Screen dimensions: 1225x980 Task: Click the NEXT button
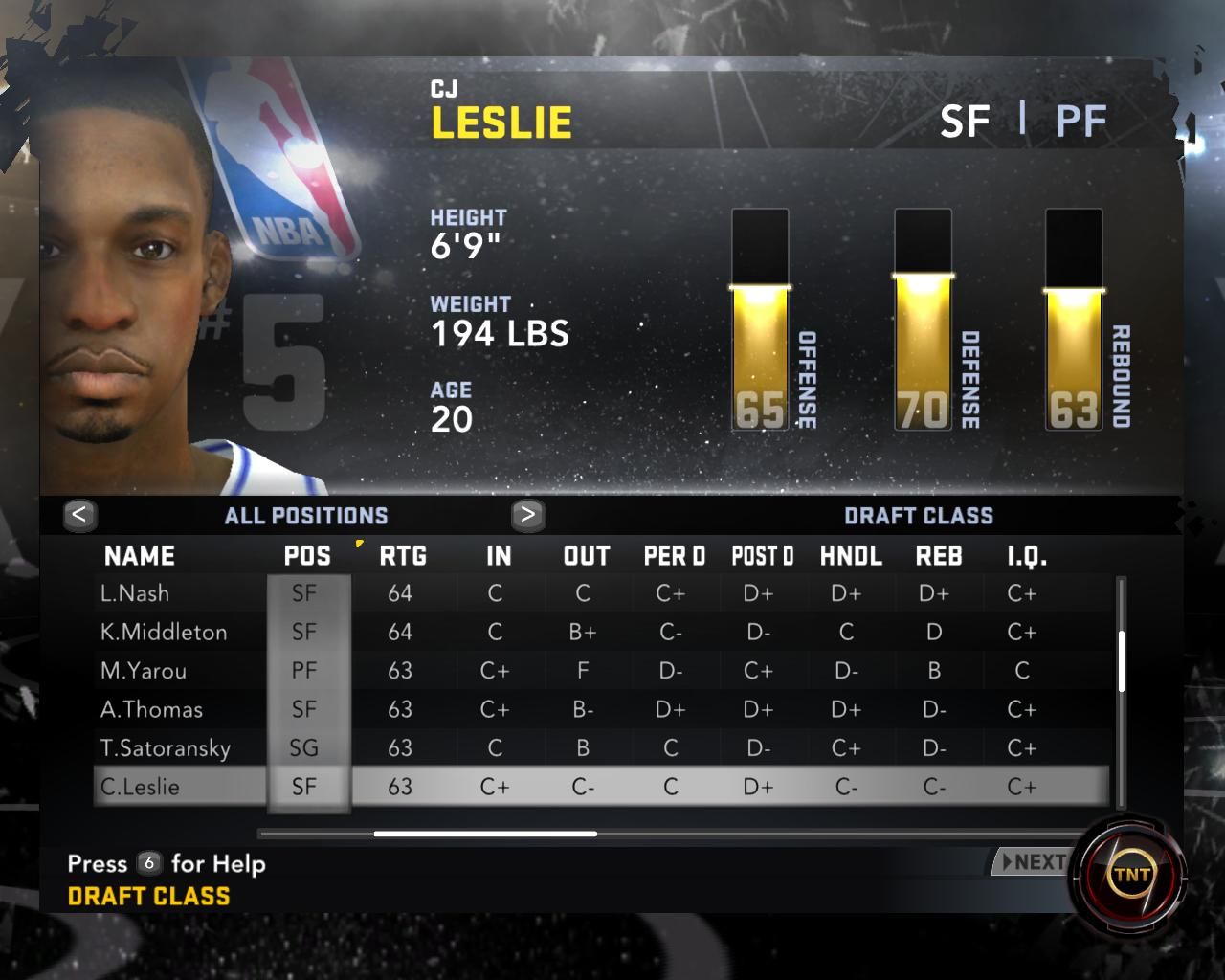1032,862
